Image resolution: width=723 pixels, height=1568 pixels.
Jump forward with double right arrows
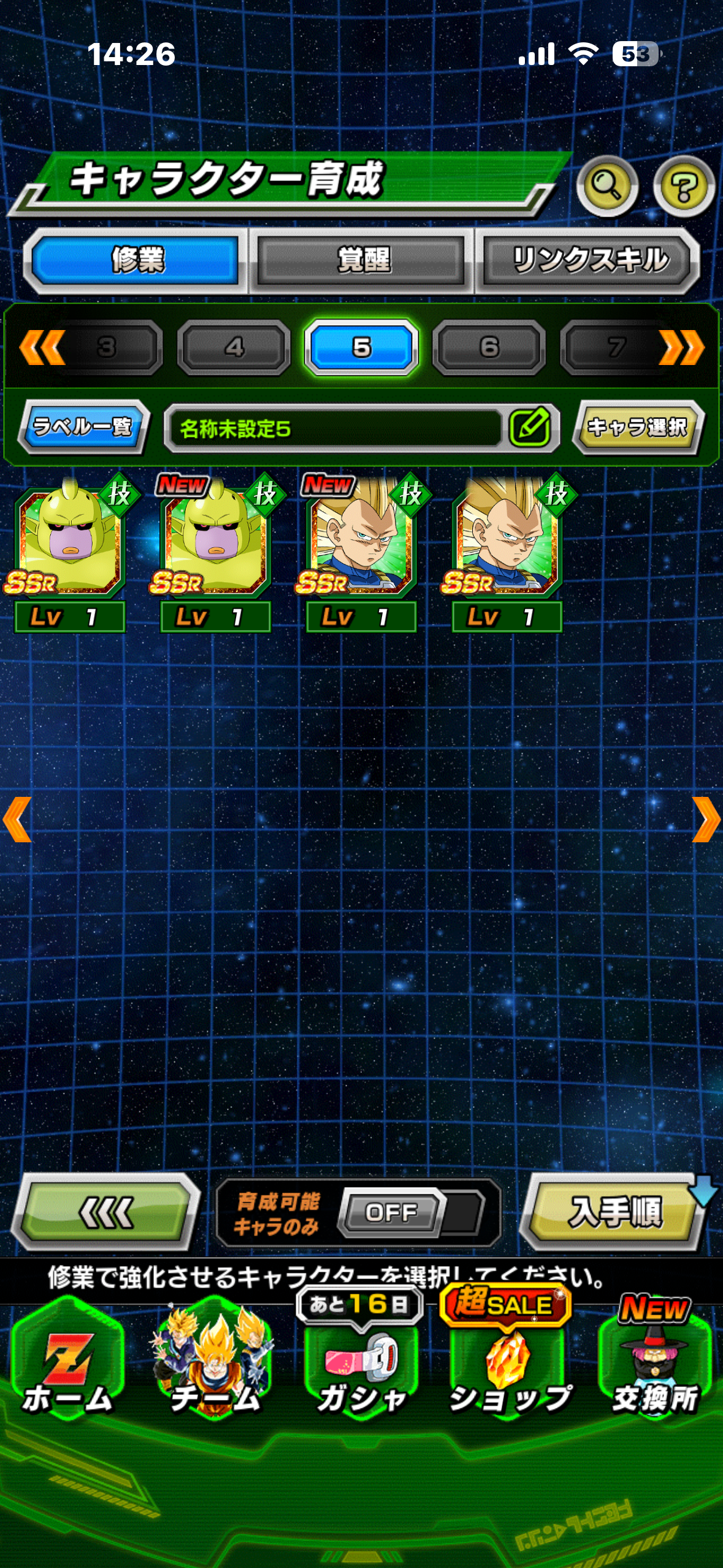tap(681, 347)
